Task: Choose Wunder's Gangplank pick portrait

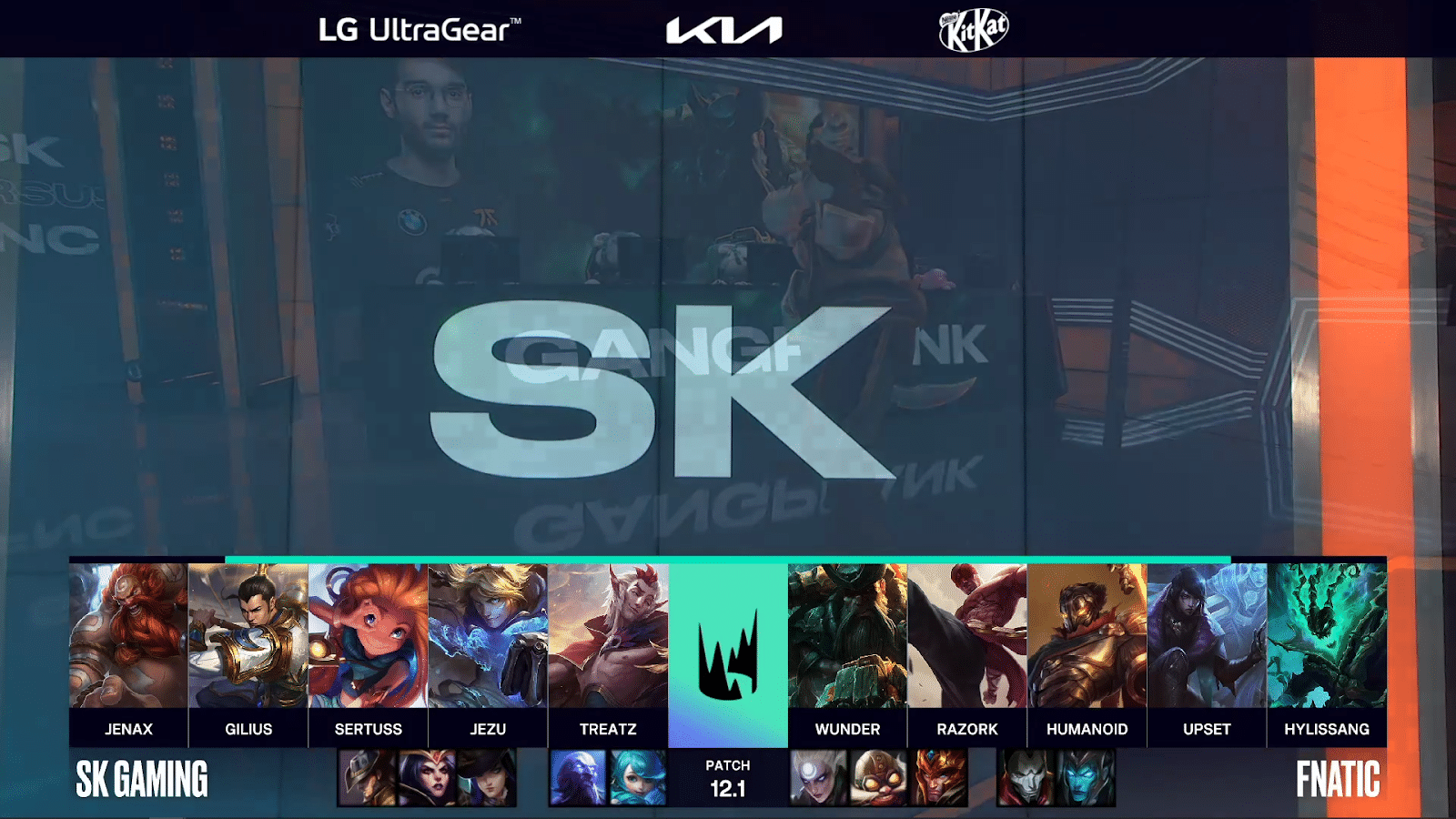Action: (x=847, y=635)
